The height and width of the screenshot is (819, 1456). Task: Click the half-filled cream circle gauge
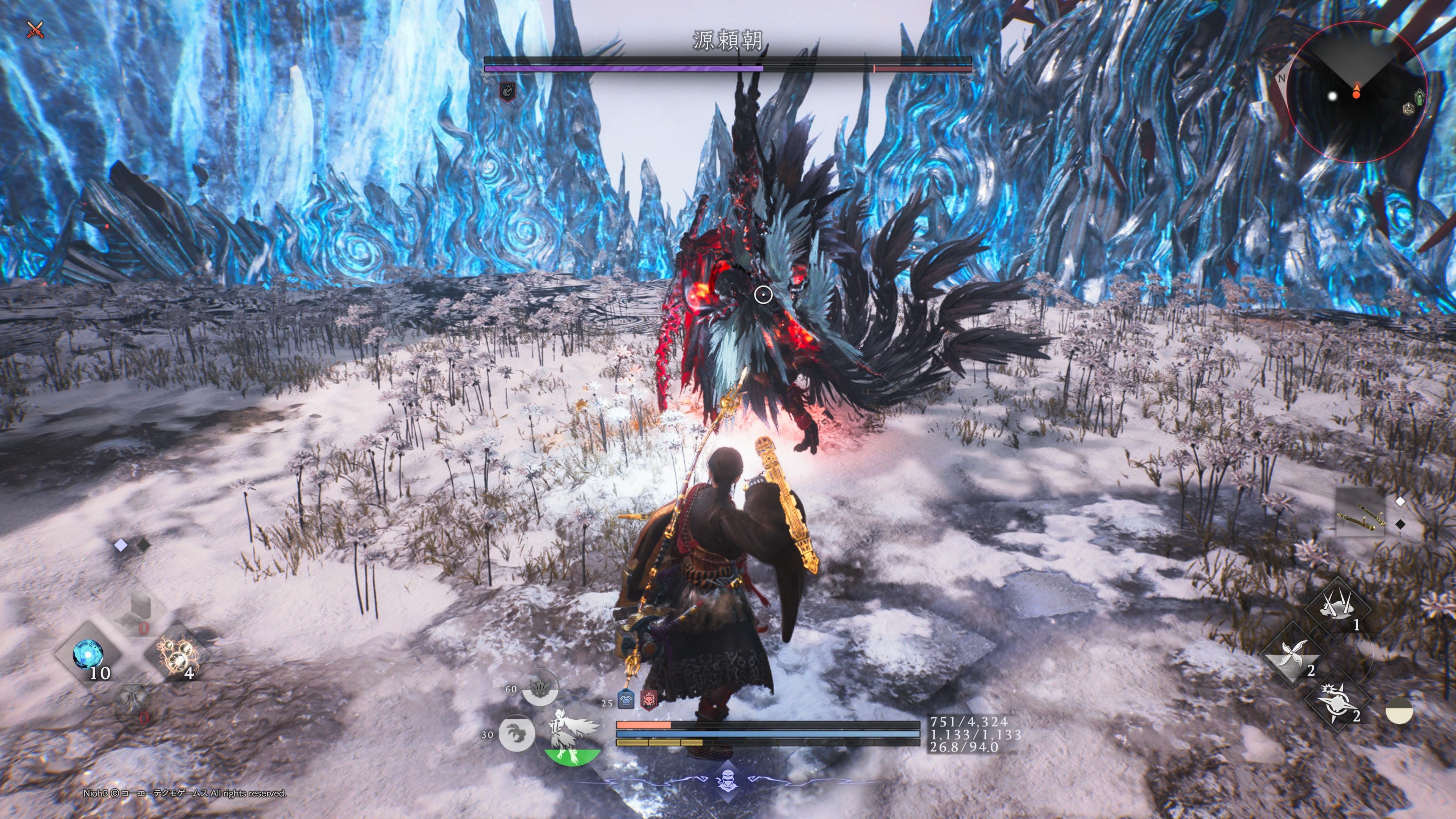1399,711
